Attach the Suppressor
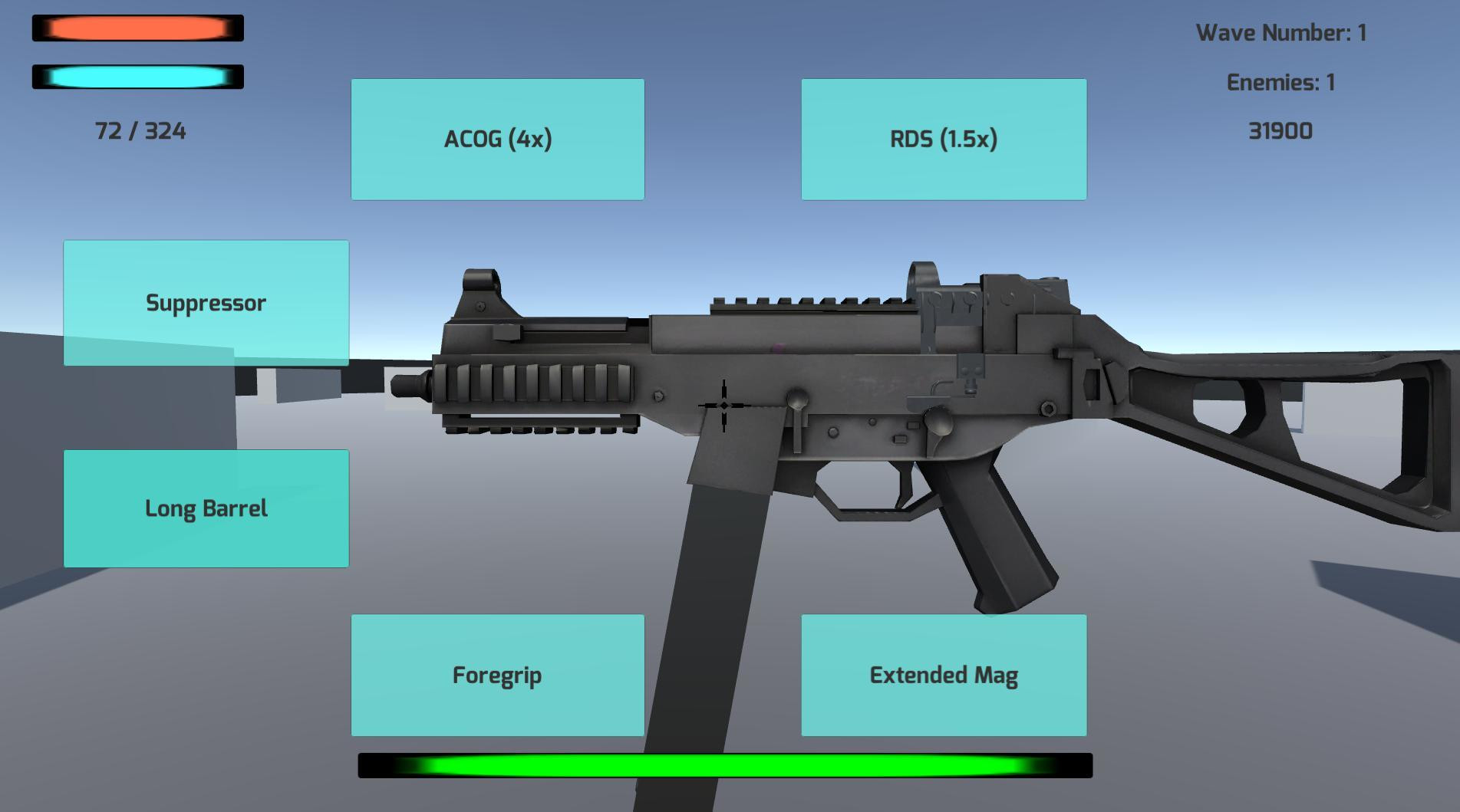 tap(206, 303)
